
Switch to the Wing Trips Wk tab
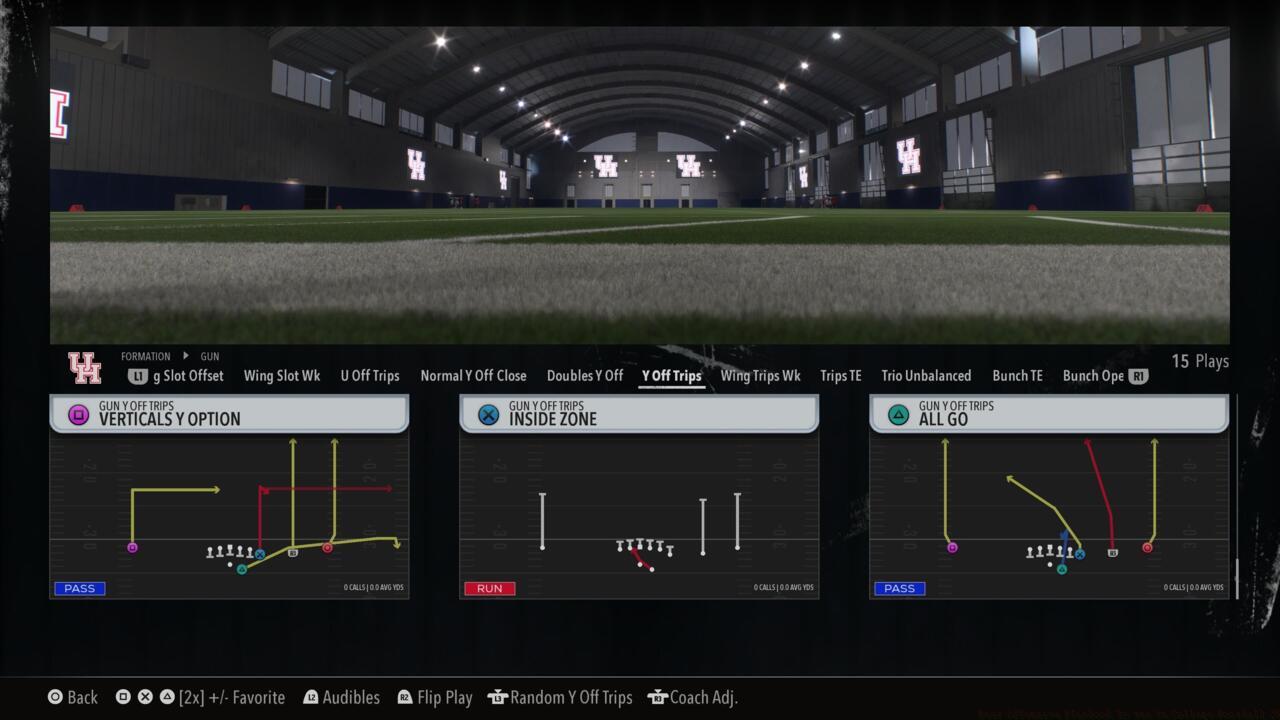[760, 376]
